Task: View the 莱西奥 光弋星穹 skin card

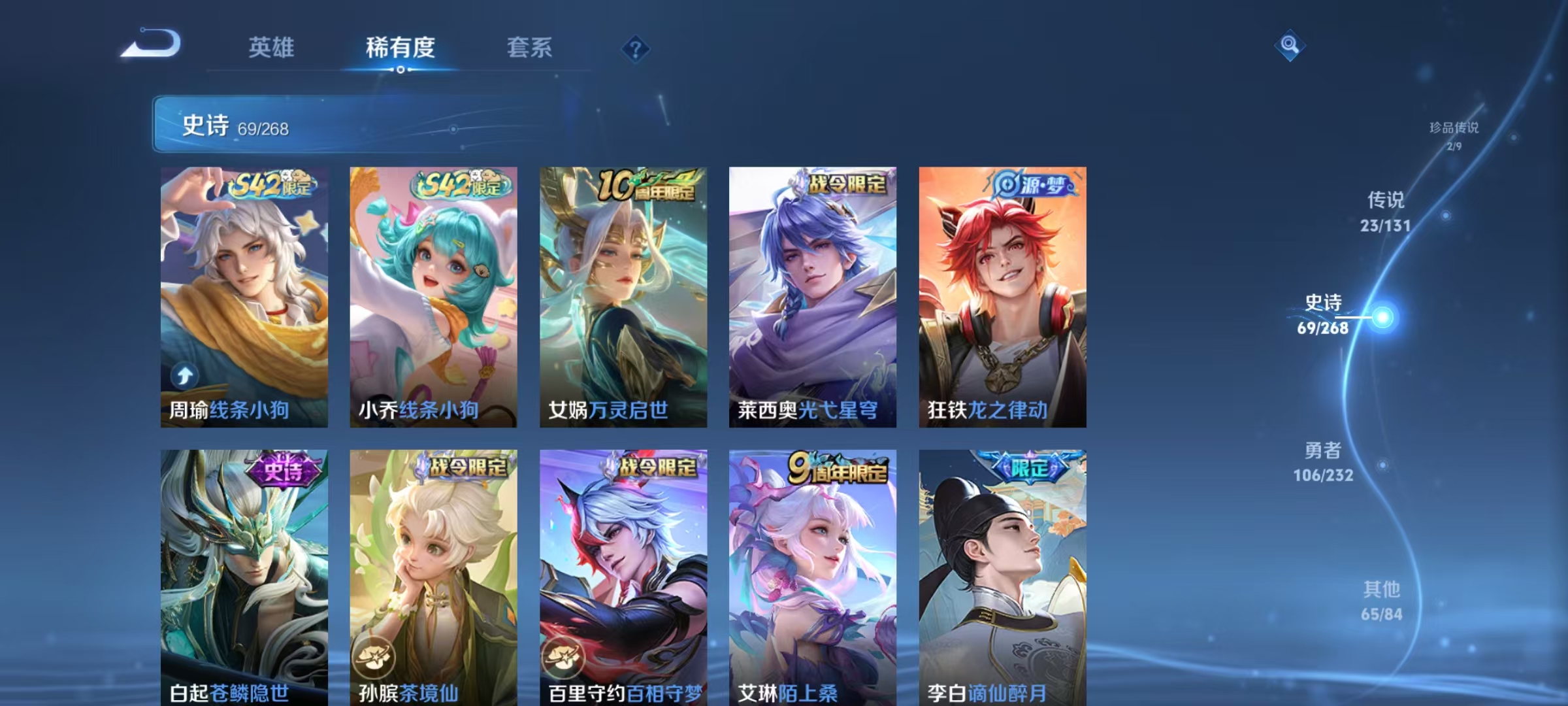Action: pos(813,297)
